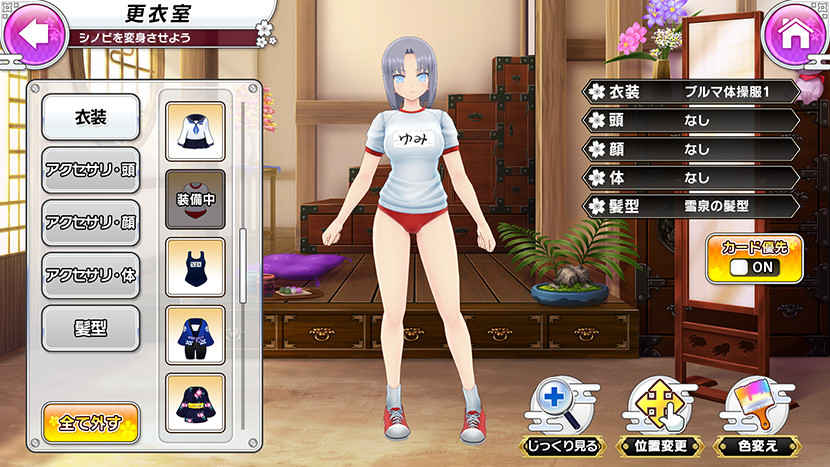Viewport: 830px width, 467px height.
Task: Select the 衣装 category tab
Action: click(x=90, y=118)
